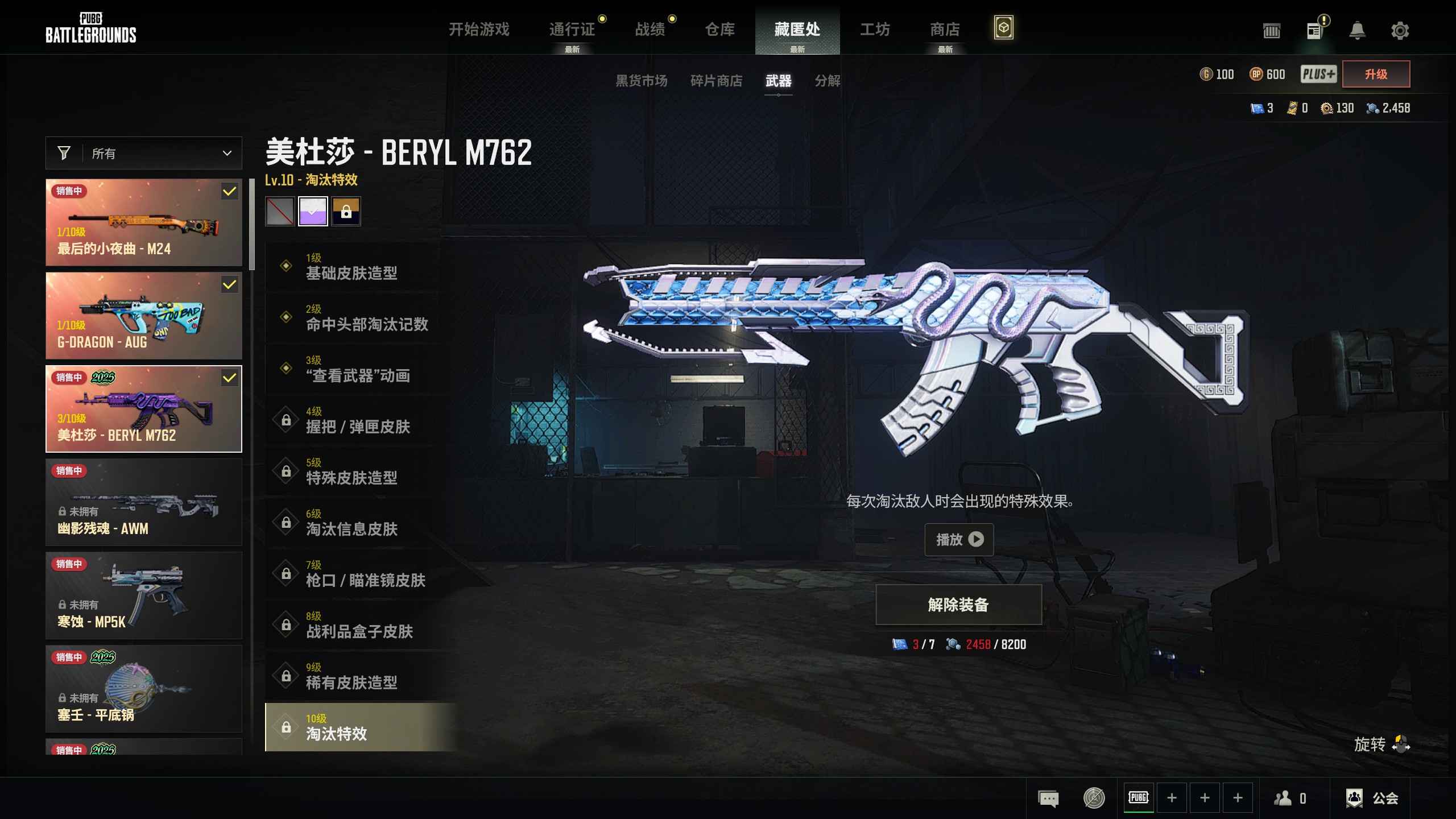Viewport: 1456px width, 819px height.
Task: Select the purple kill effect swatch
Action: point(313,212)
